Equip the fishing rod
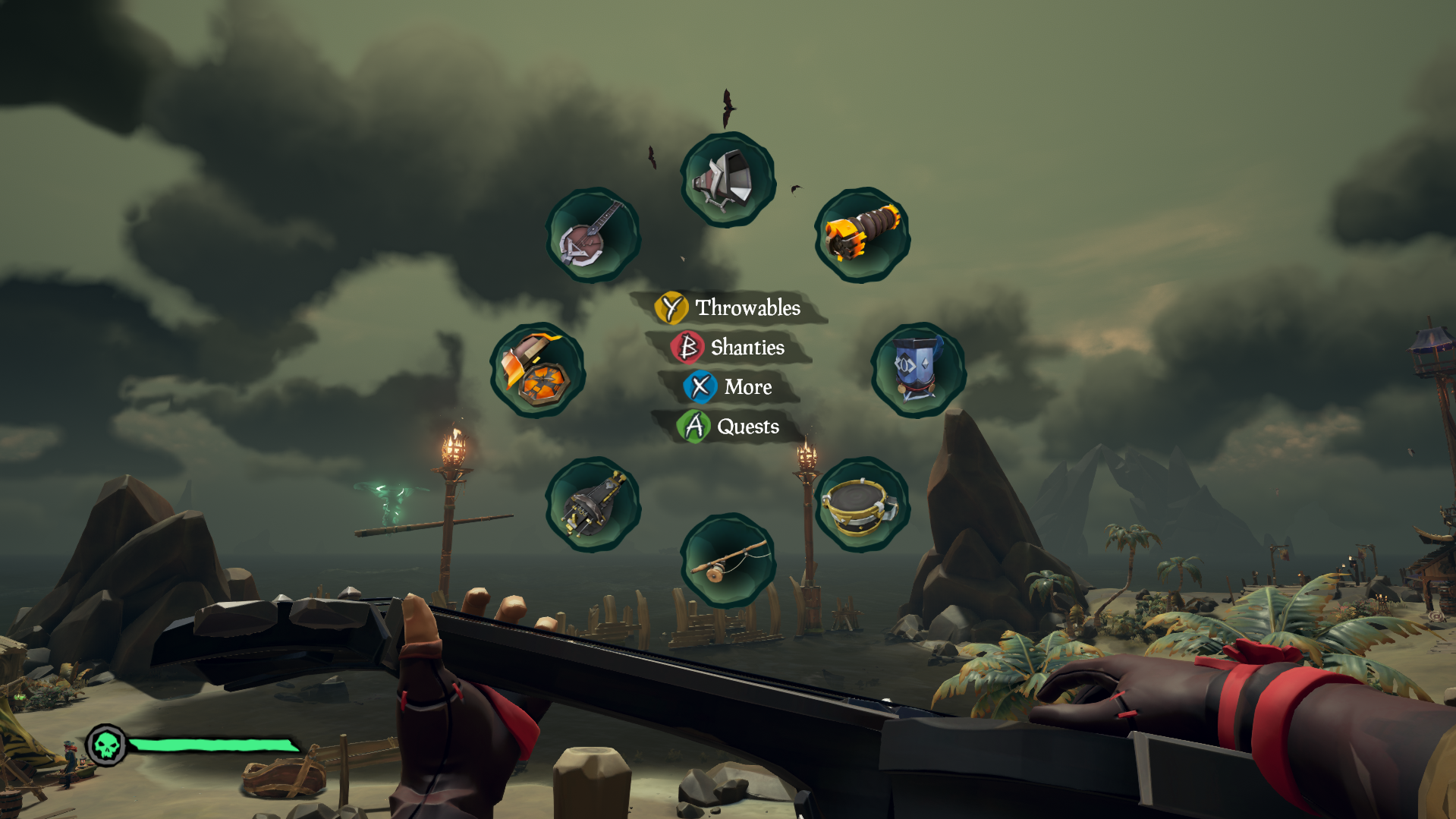Screen dimensions: 1456x819 (x=727, y=560)
